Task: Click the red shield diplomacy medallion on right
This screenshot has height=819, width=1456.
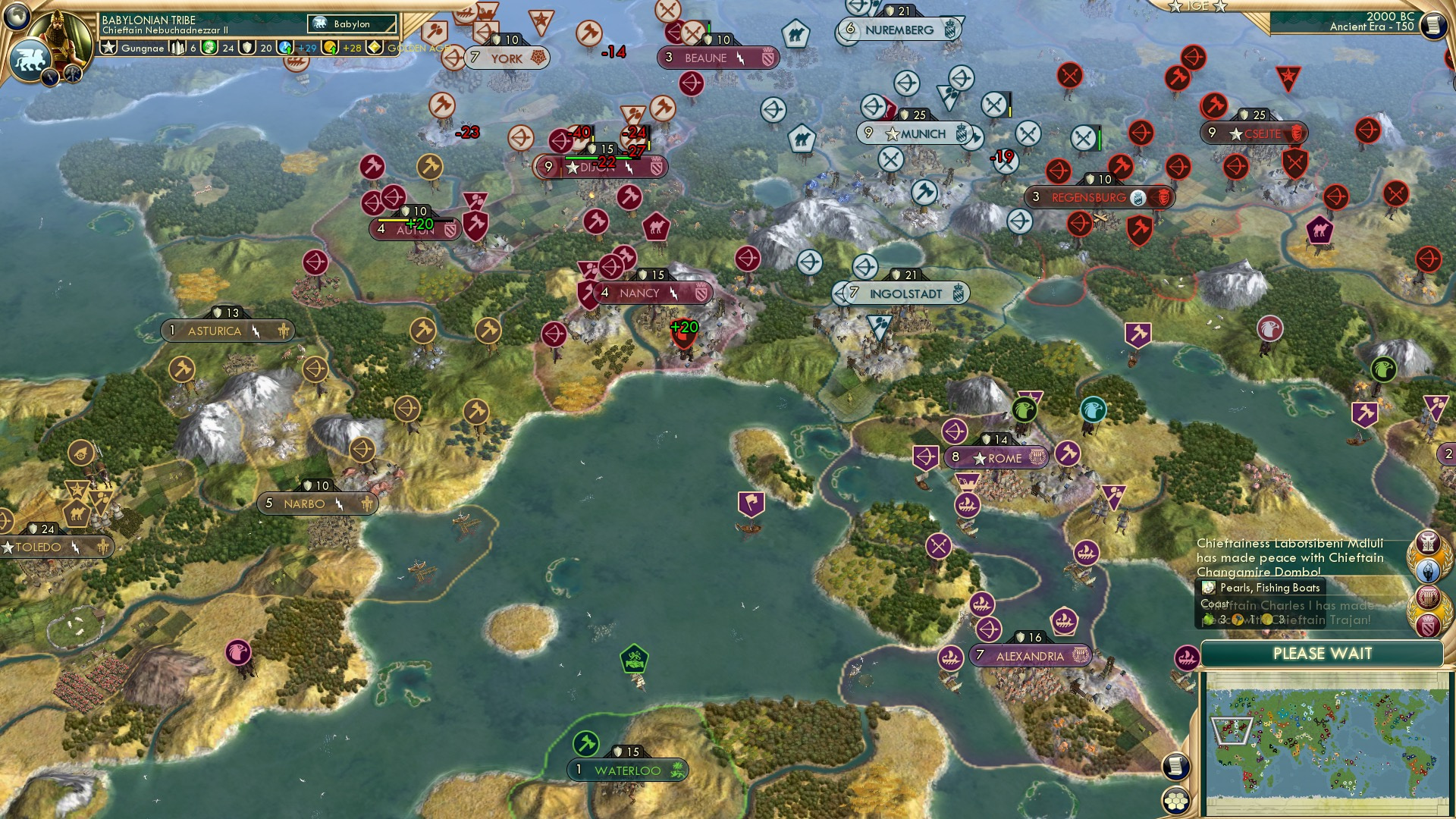Action: [1429, 624]
